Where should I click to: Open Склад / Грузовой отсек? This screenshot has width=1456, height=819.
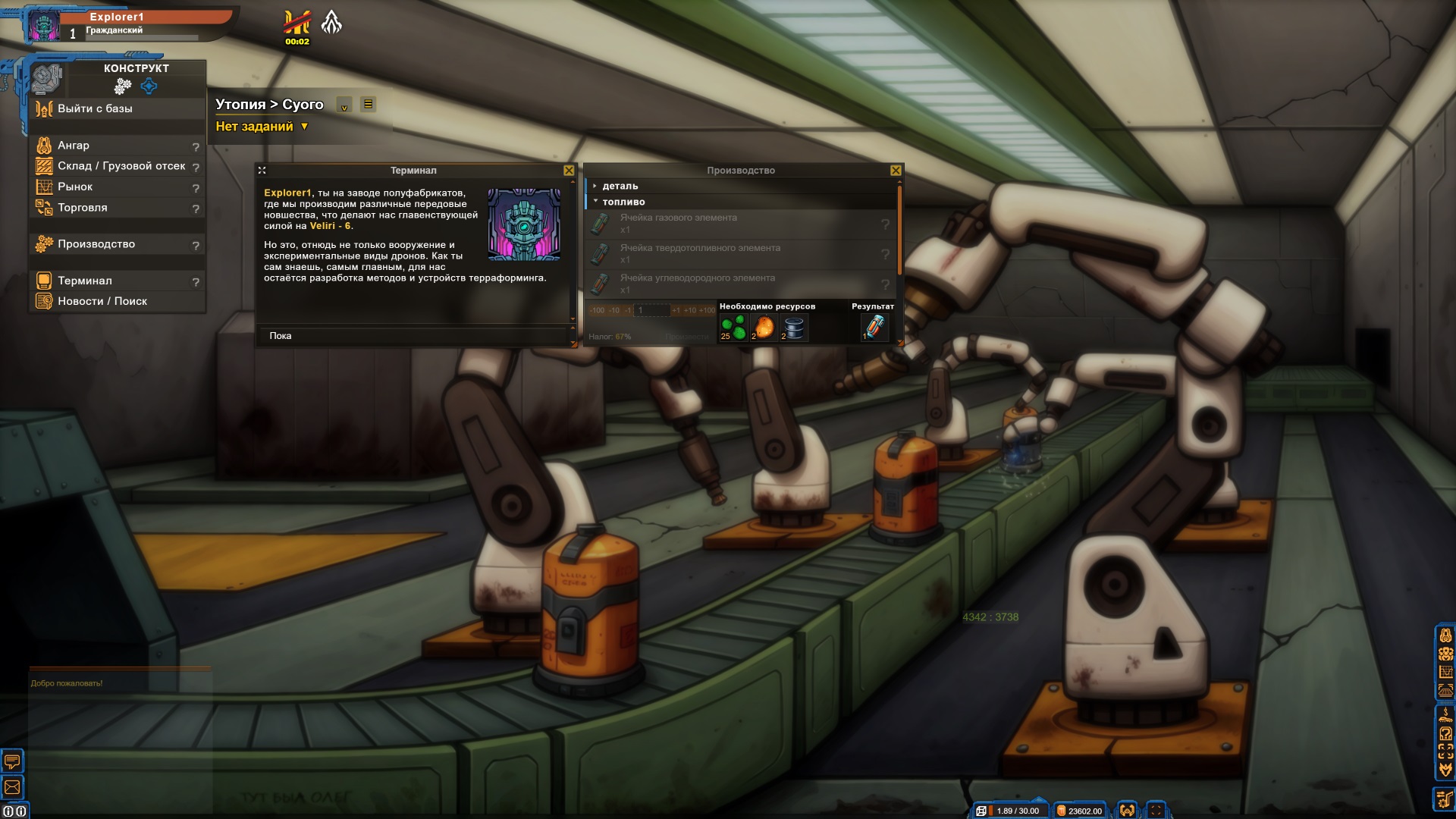click(x=121, y=165)
